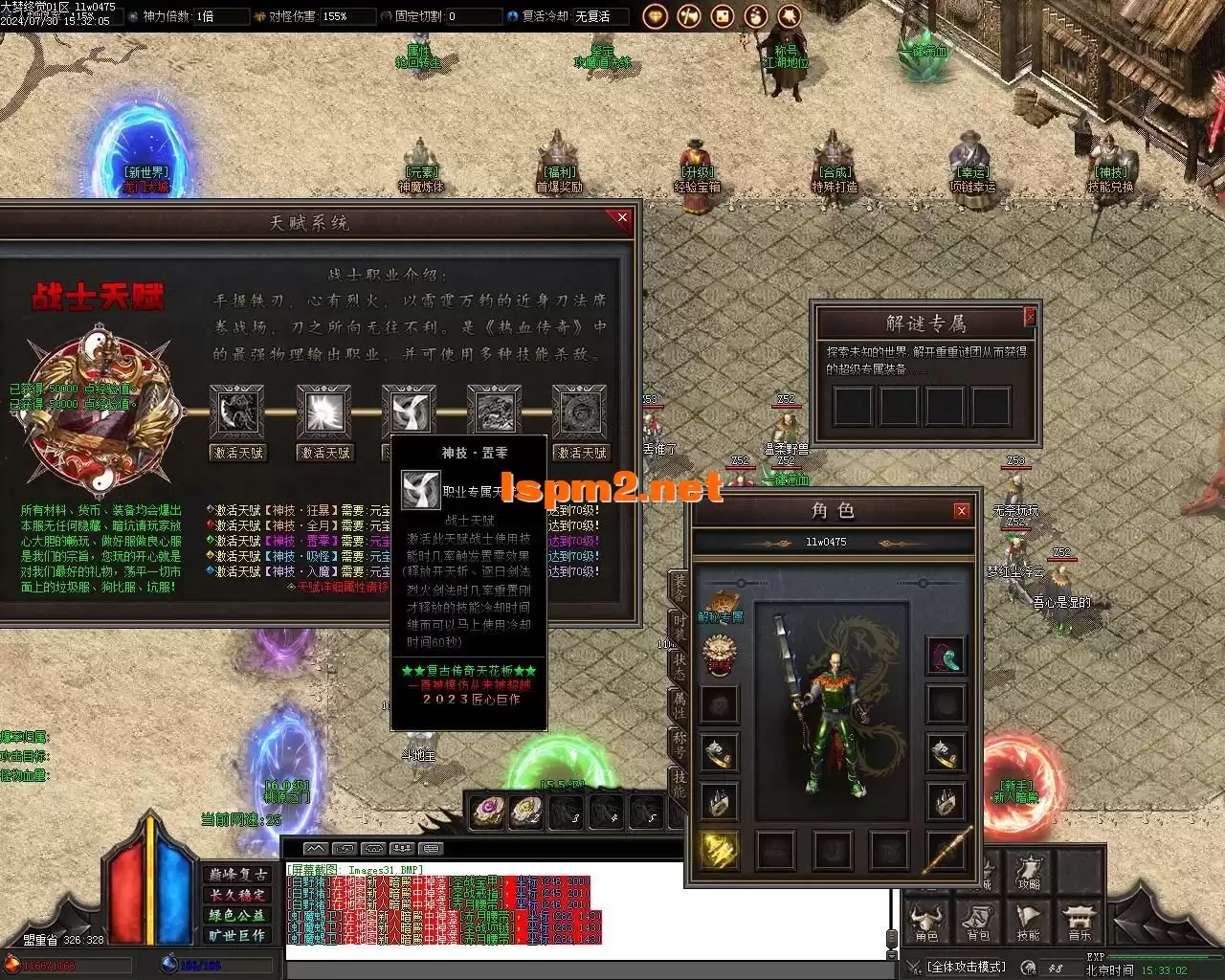Click the 巅峰复古 side button
1225x980 pixels.
point(237,875)
